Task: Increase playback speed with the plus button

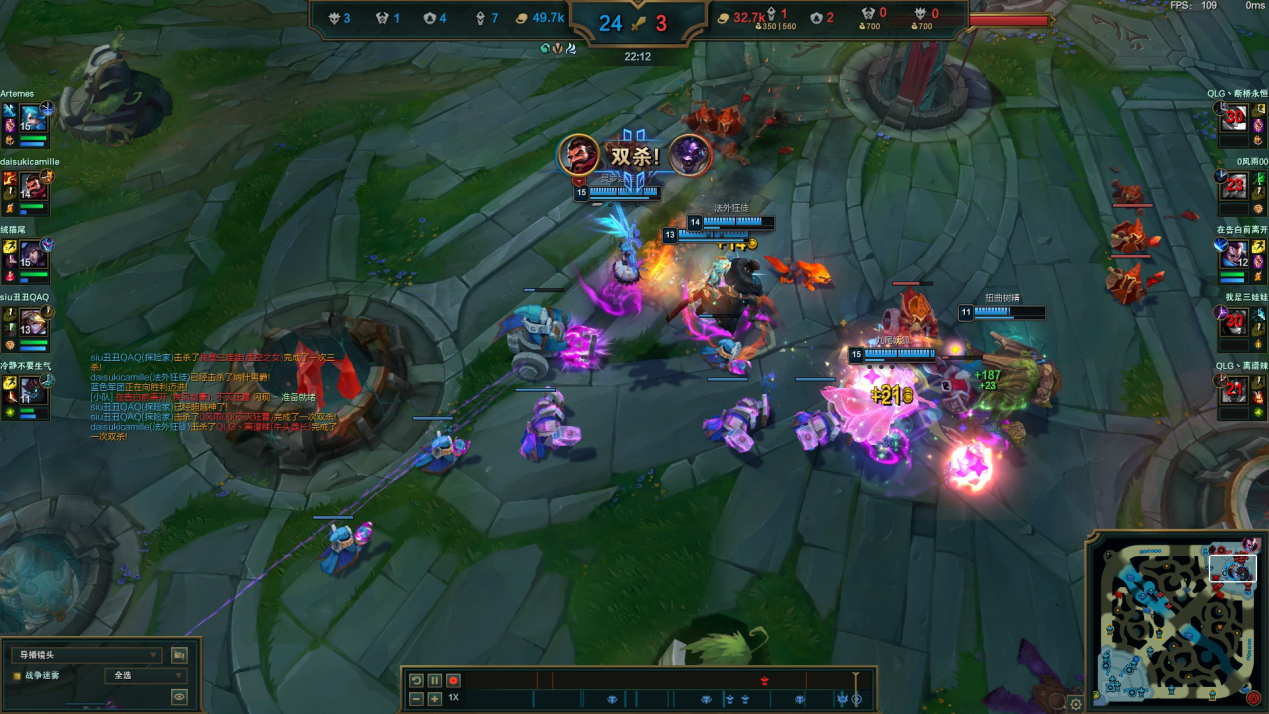Action: pos(435,698)
